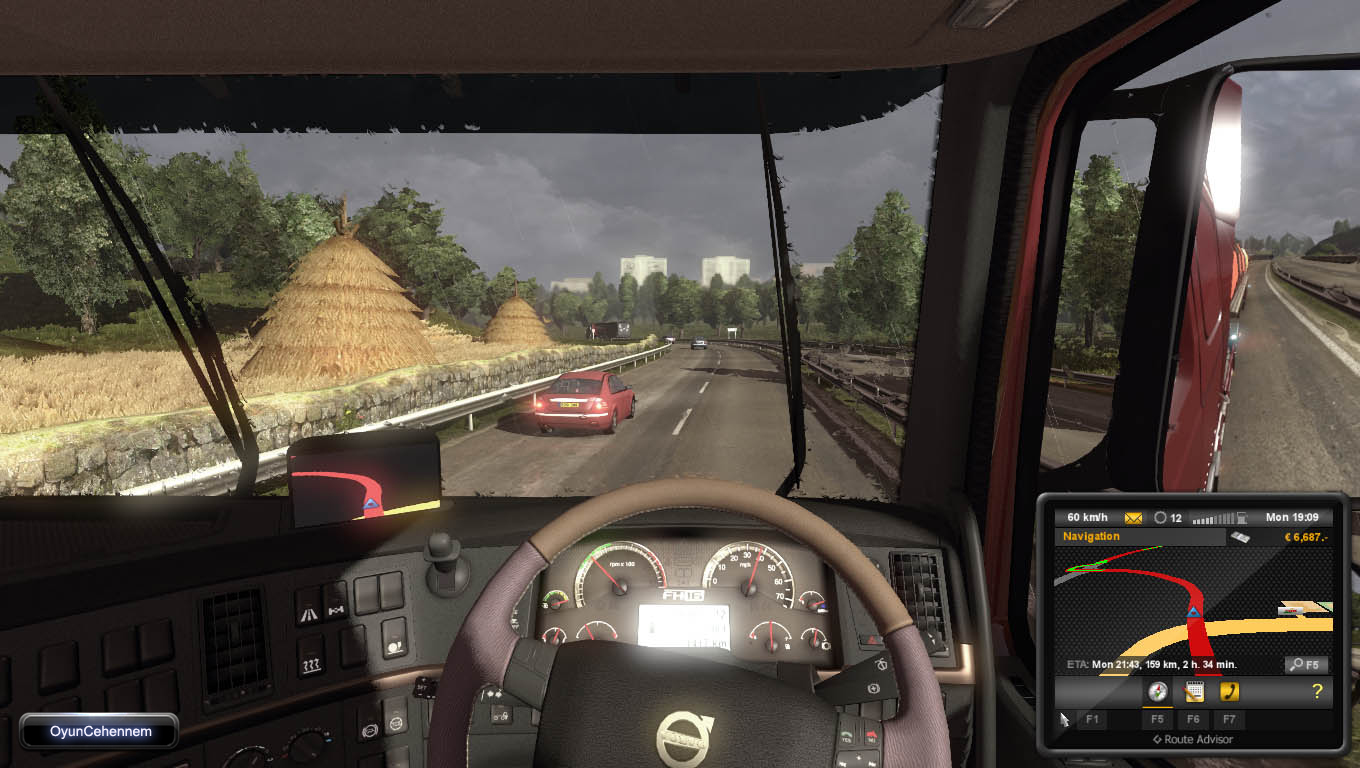Open help via the question mark icon
The image size is (1360, 768).
click(1317, 690)
